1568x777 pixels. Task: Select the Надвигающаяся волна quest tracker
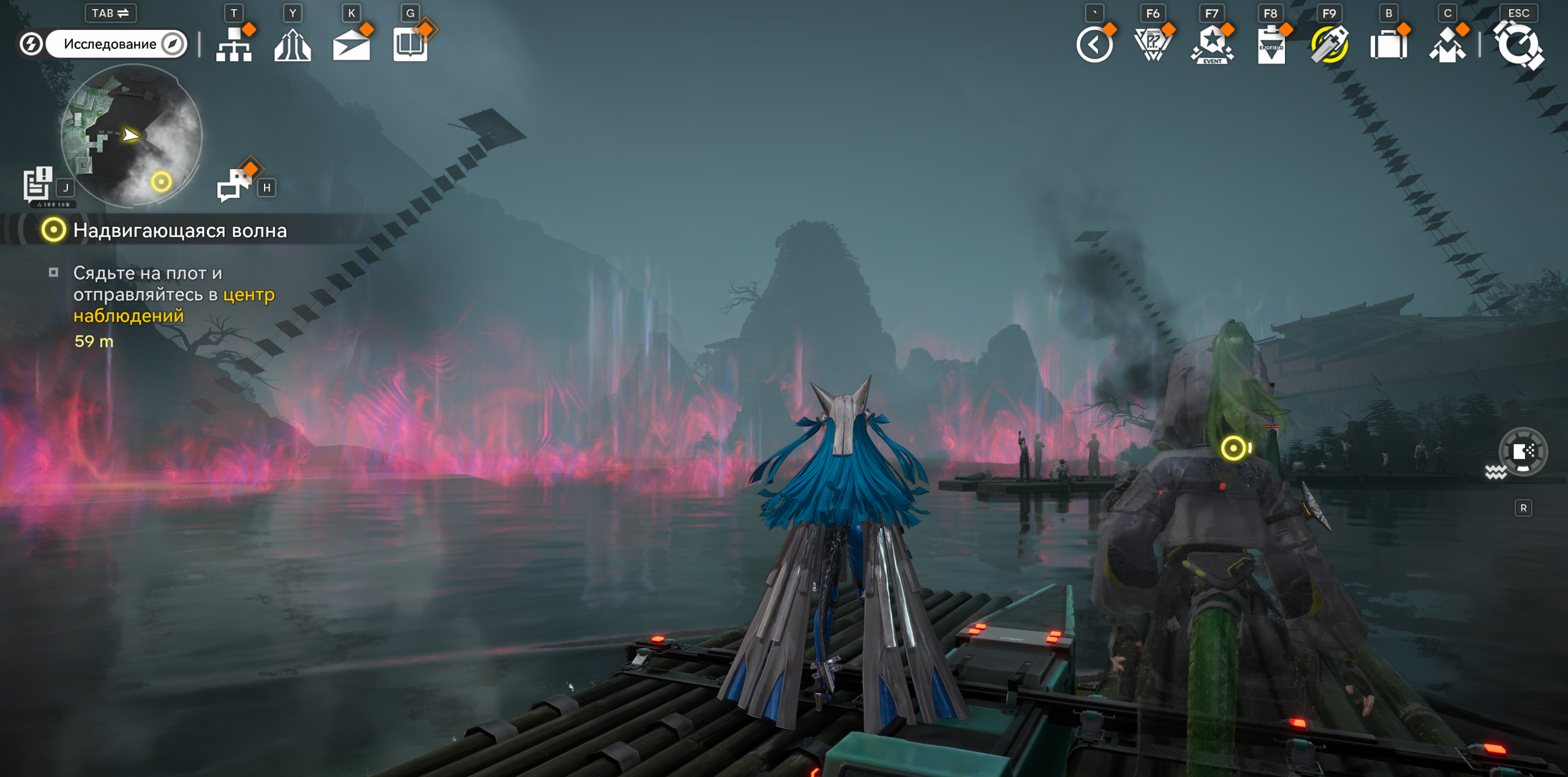179,230
